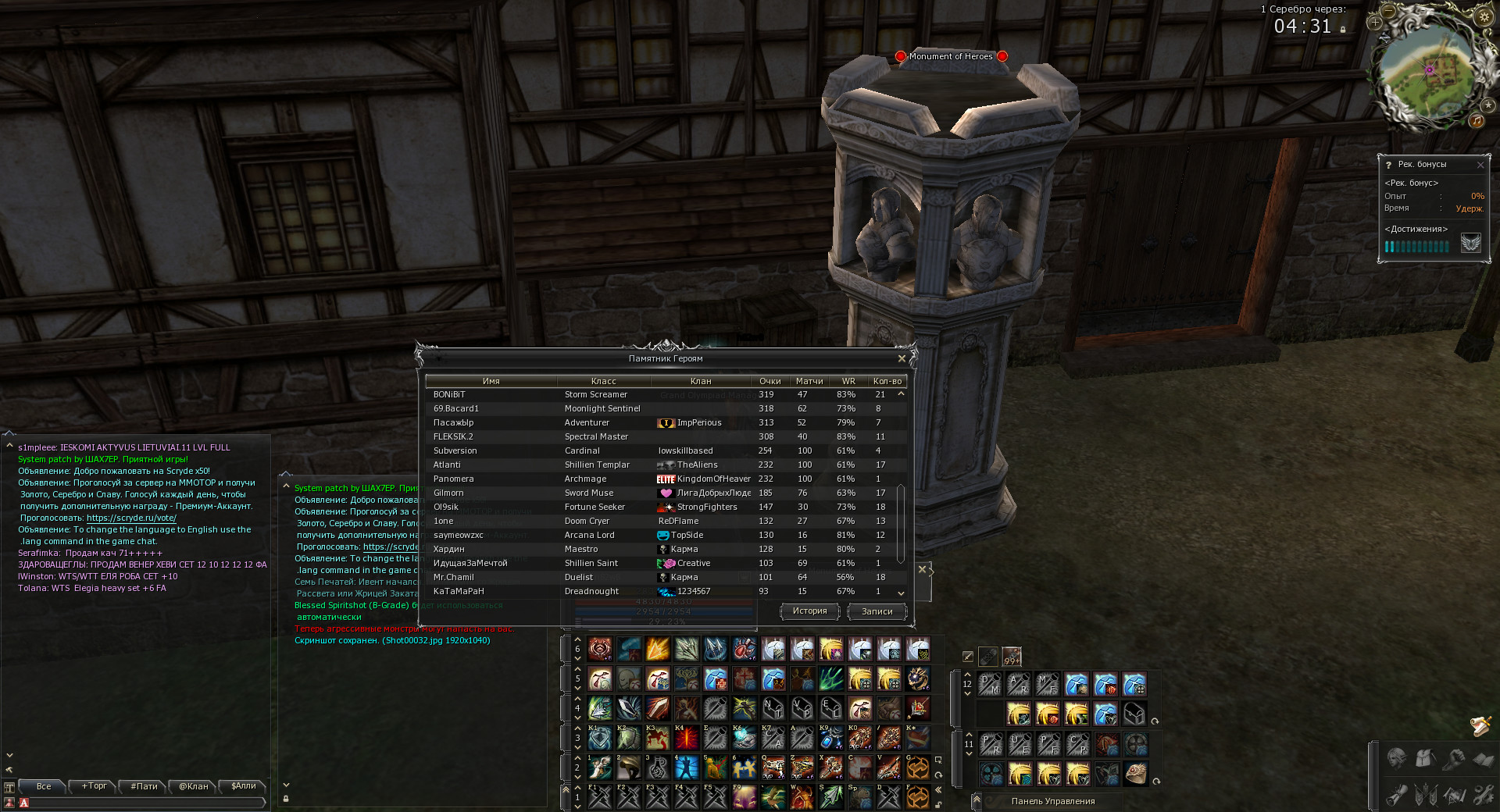The height and width of the screenshot is (812, 1500).
Task: Switch to the #Пати chat tab
Action: [x=144, y=786]
